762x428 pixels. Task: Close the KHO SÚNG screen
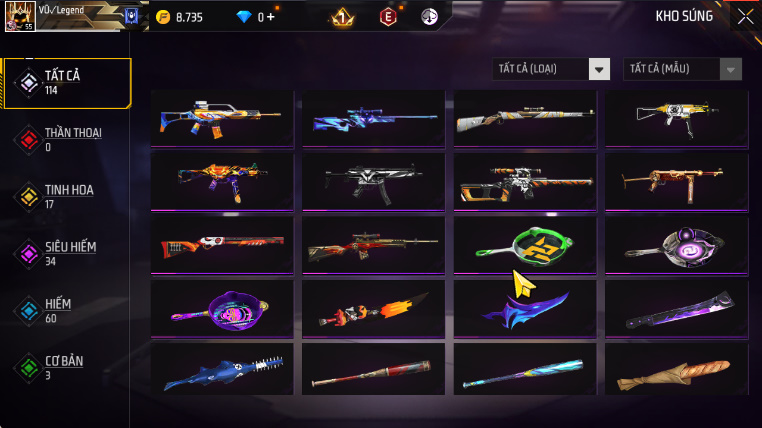click(x=745, y=16)
